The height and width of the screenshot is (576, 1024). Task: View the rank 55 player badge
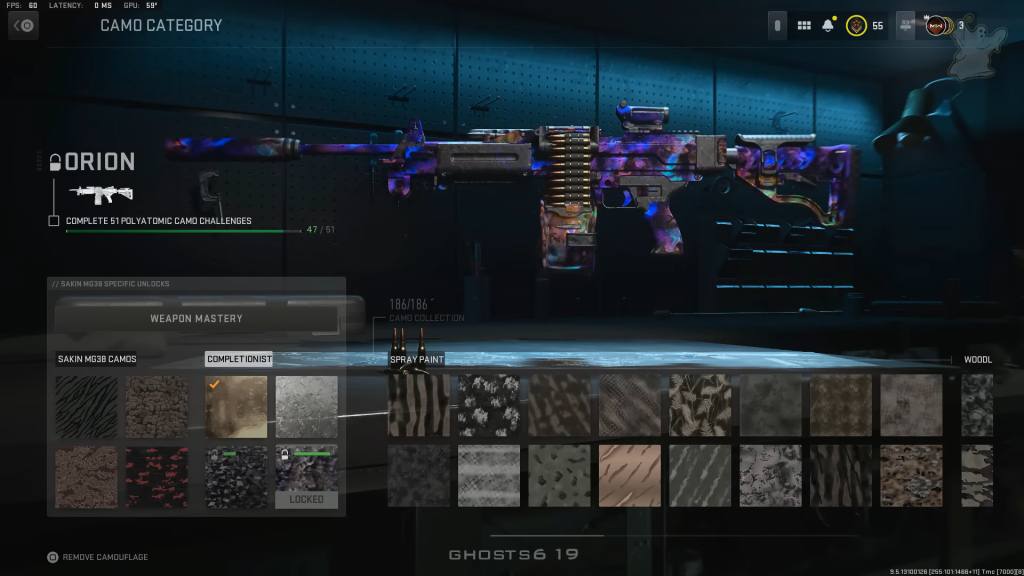[856, 26]
